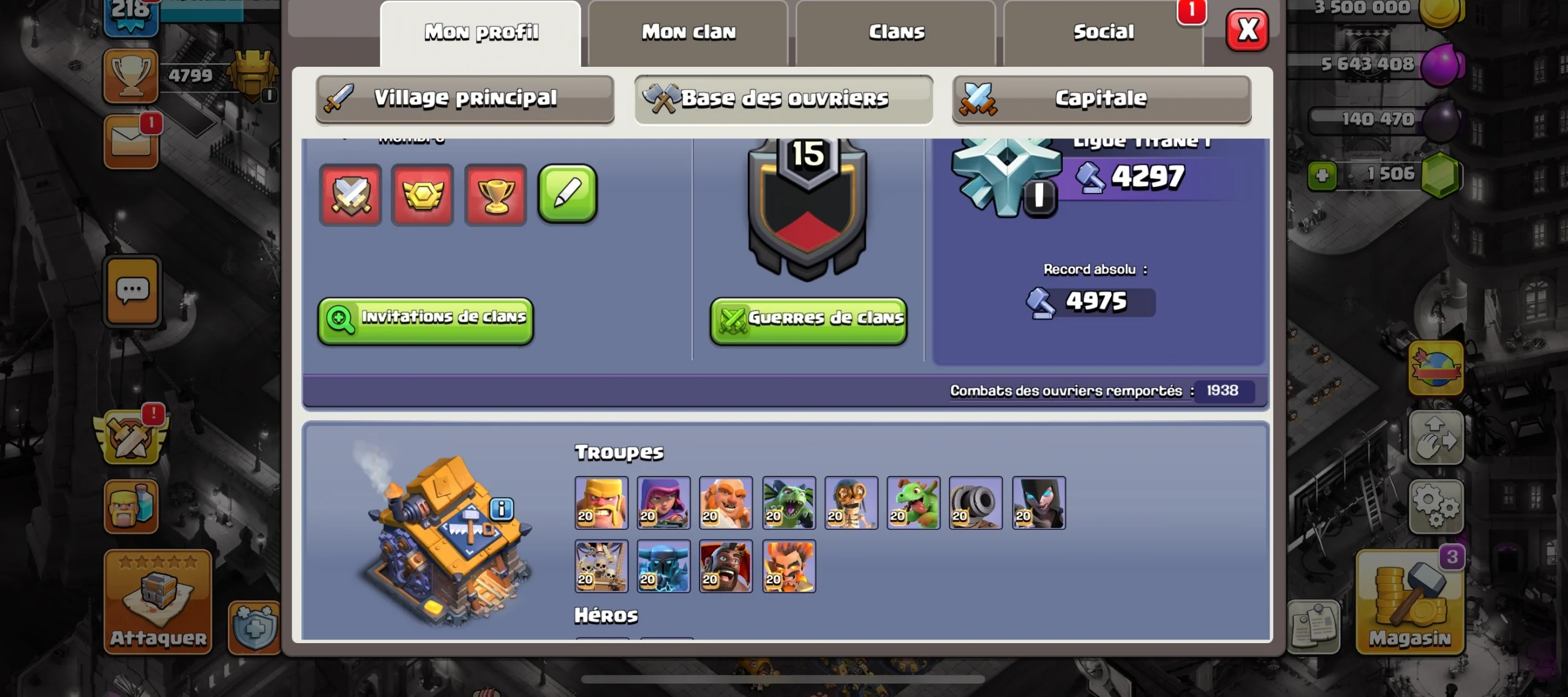Screen dimensions: 1568x697
Task: Select the Night Witch troop icon
Action: coord(1039,503)
